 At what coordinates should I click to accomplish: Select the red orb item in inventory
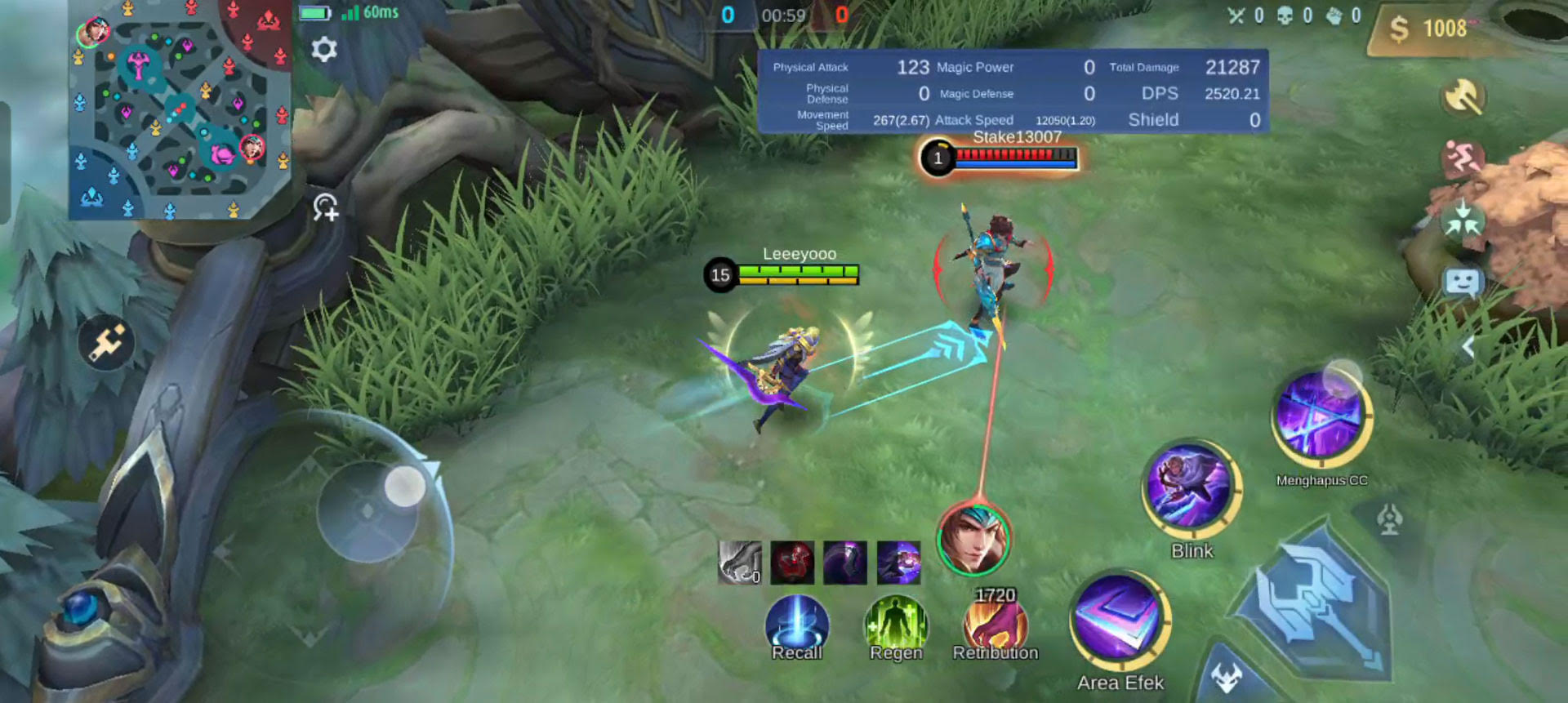click(x=793, y=563)
